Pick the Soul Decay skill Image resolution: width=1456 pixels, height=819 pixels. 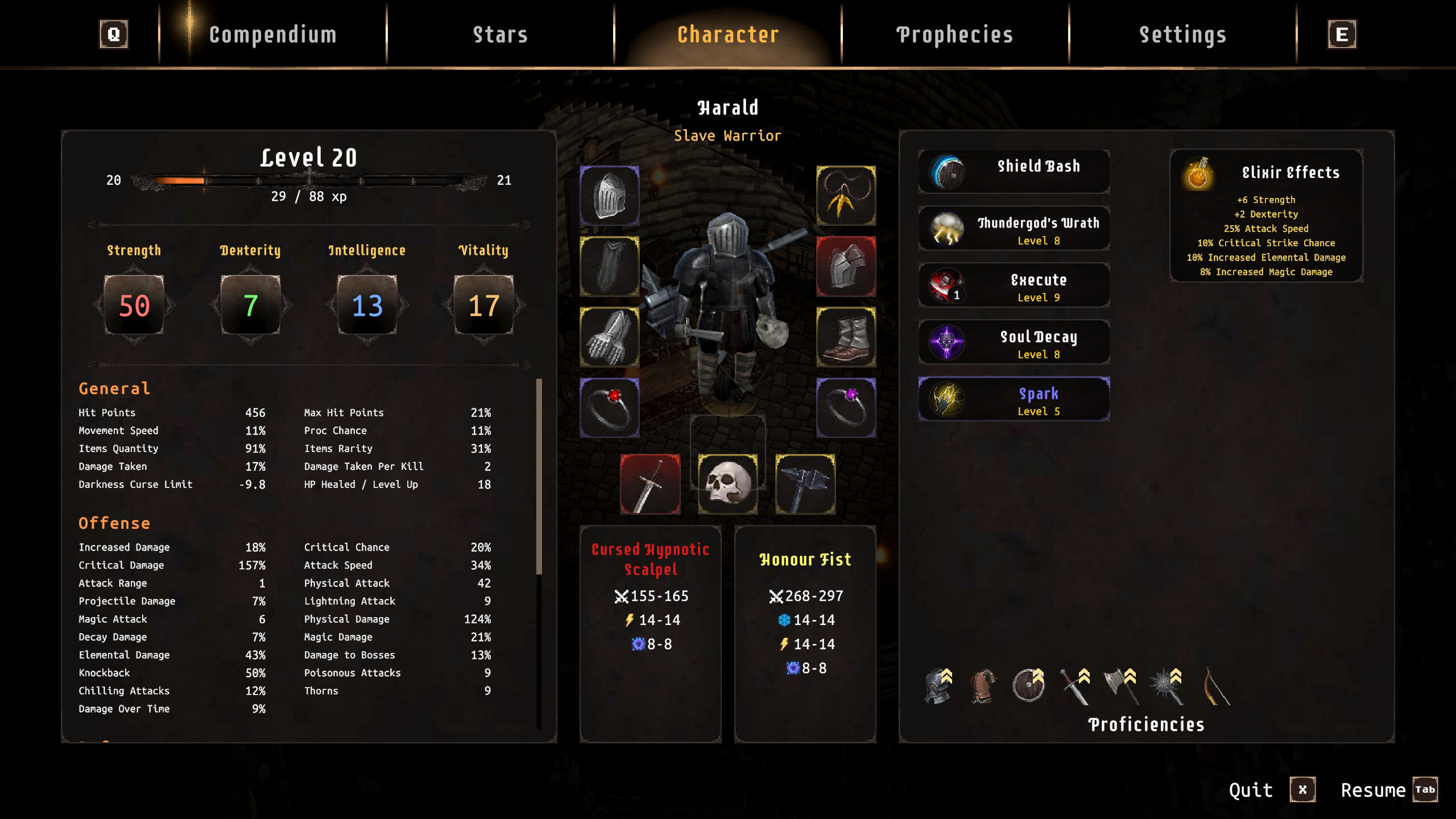click(x=1014, y=342)
